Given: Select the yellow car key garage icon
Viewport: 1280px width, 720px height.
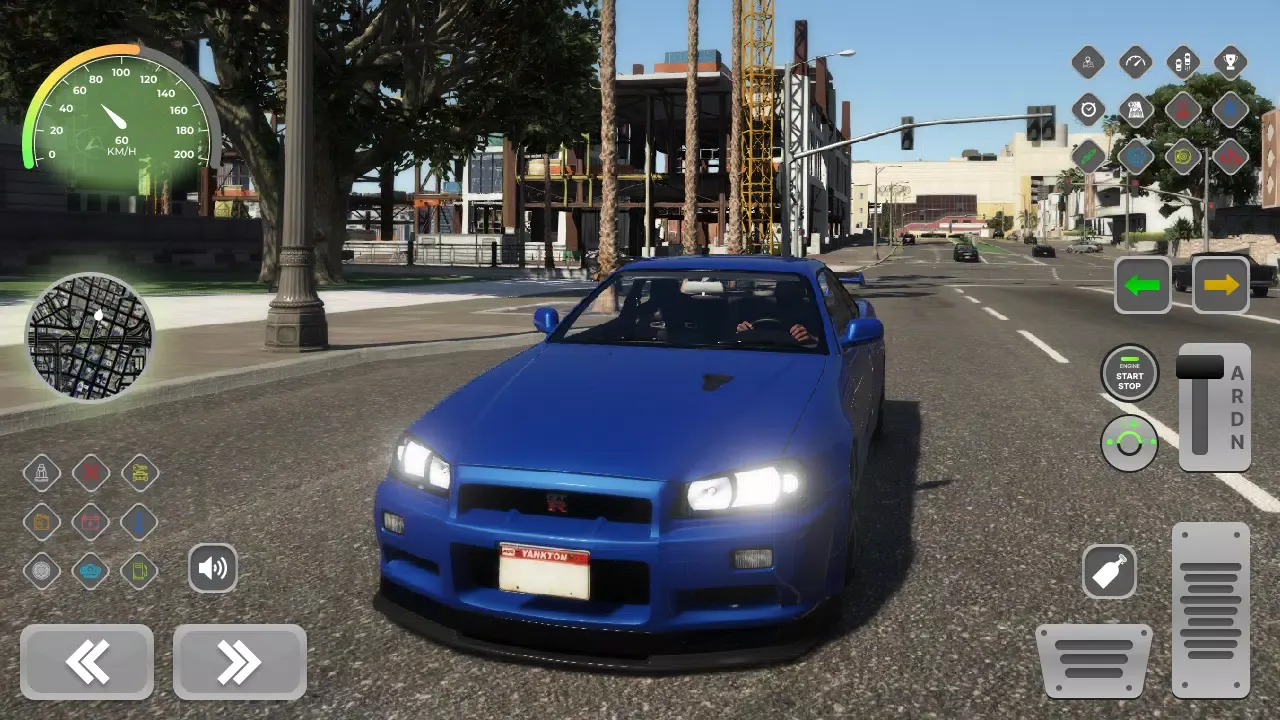Looking at the screenshot, I should tap(139, 473).
